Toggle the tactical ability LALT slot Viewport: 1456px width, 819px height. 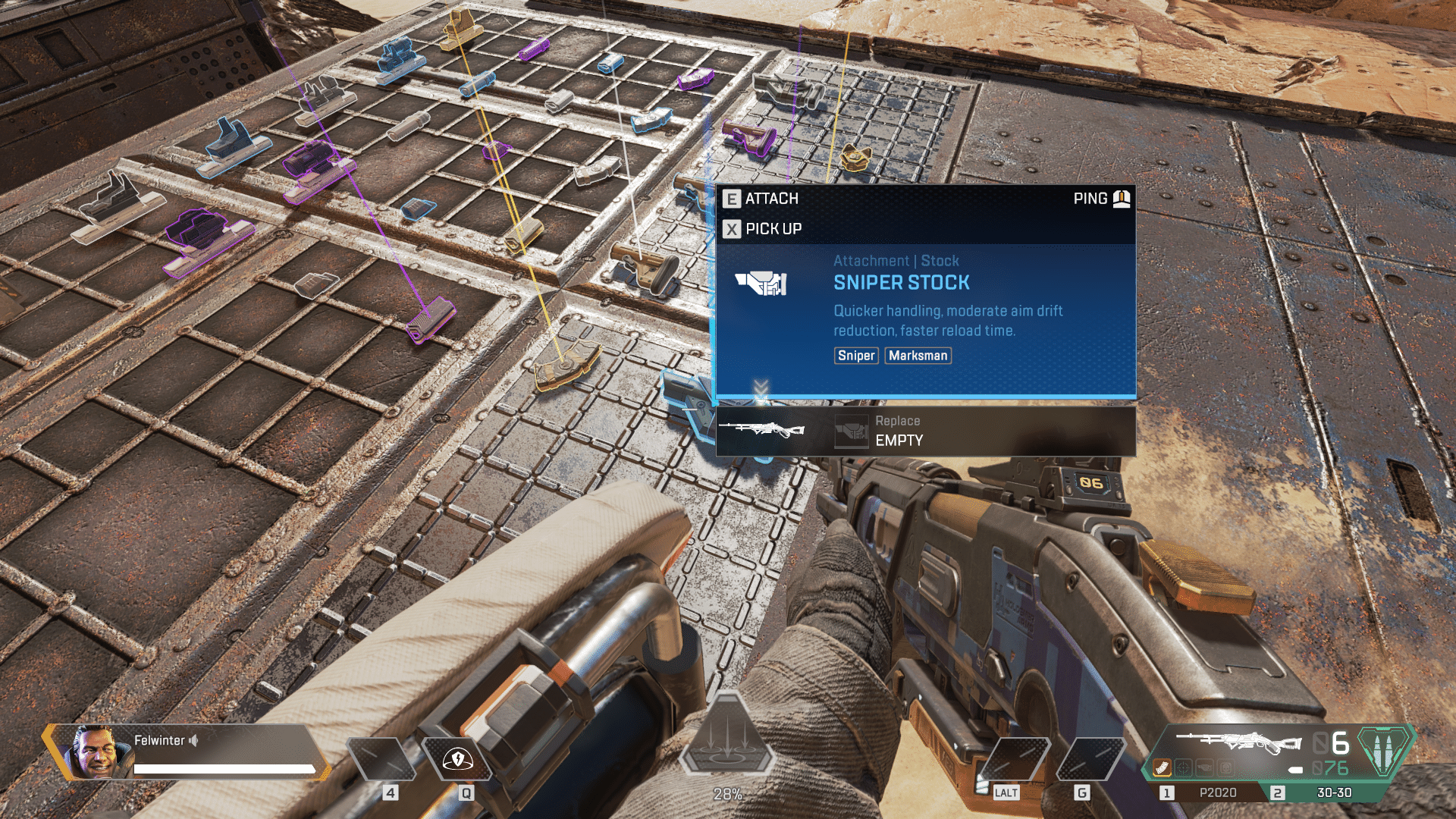[1015, 759]
